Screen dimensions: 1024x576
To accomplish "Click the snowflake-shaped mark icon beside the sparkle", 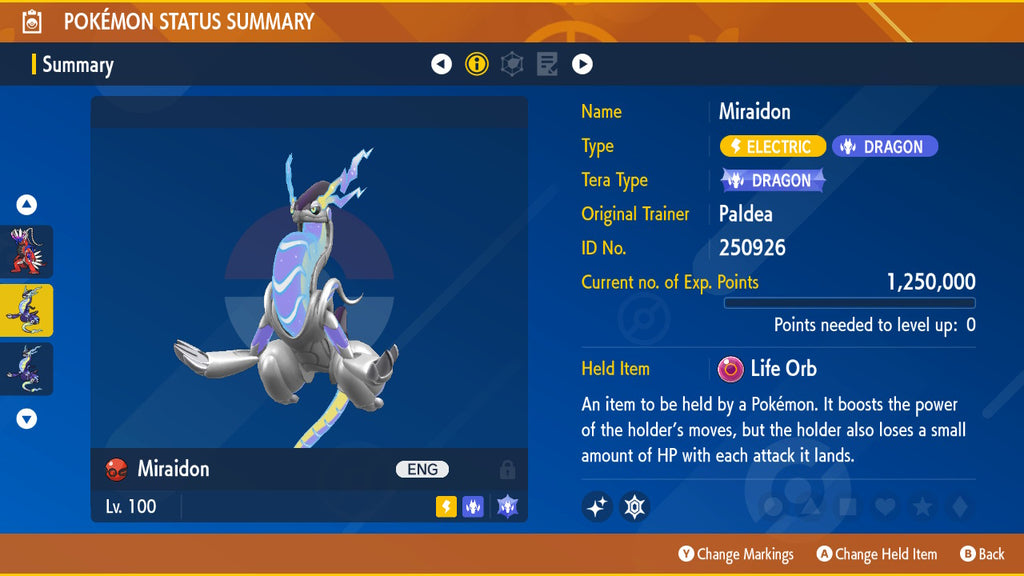I will coord(635,507).
